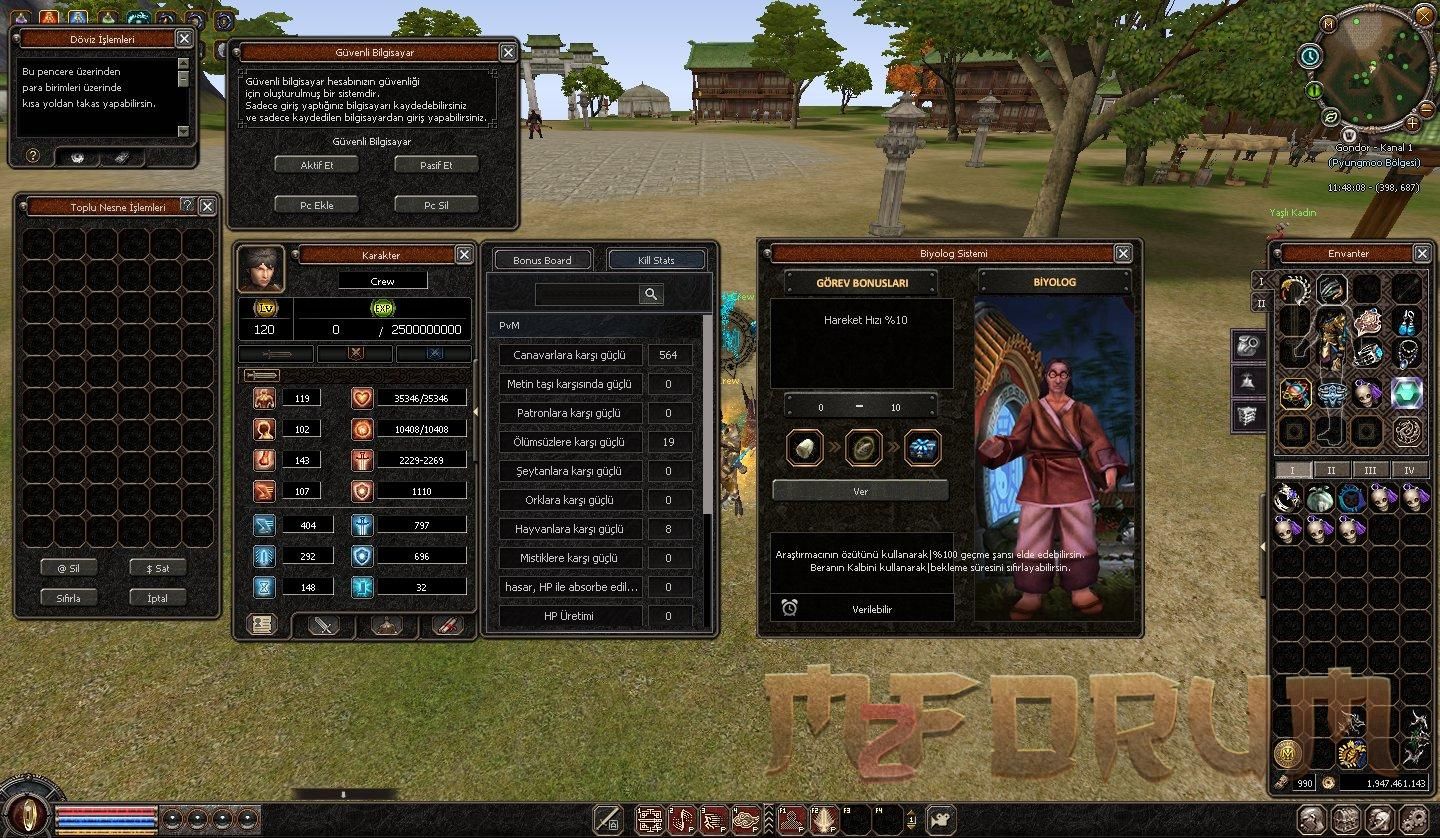The image size is (1440, 838).
Task: Close the Biyolog Sistemi window
Action: [1123, 254]
